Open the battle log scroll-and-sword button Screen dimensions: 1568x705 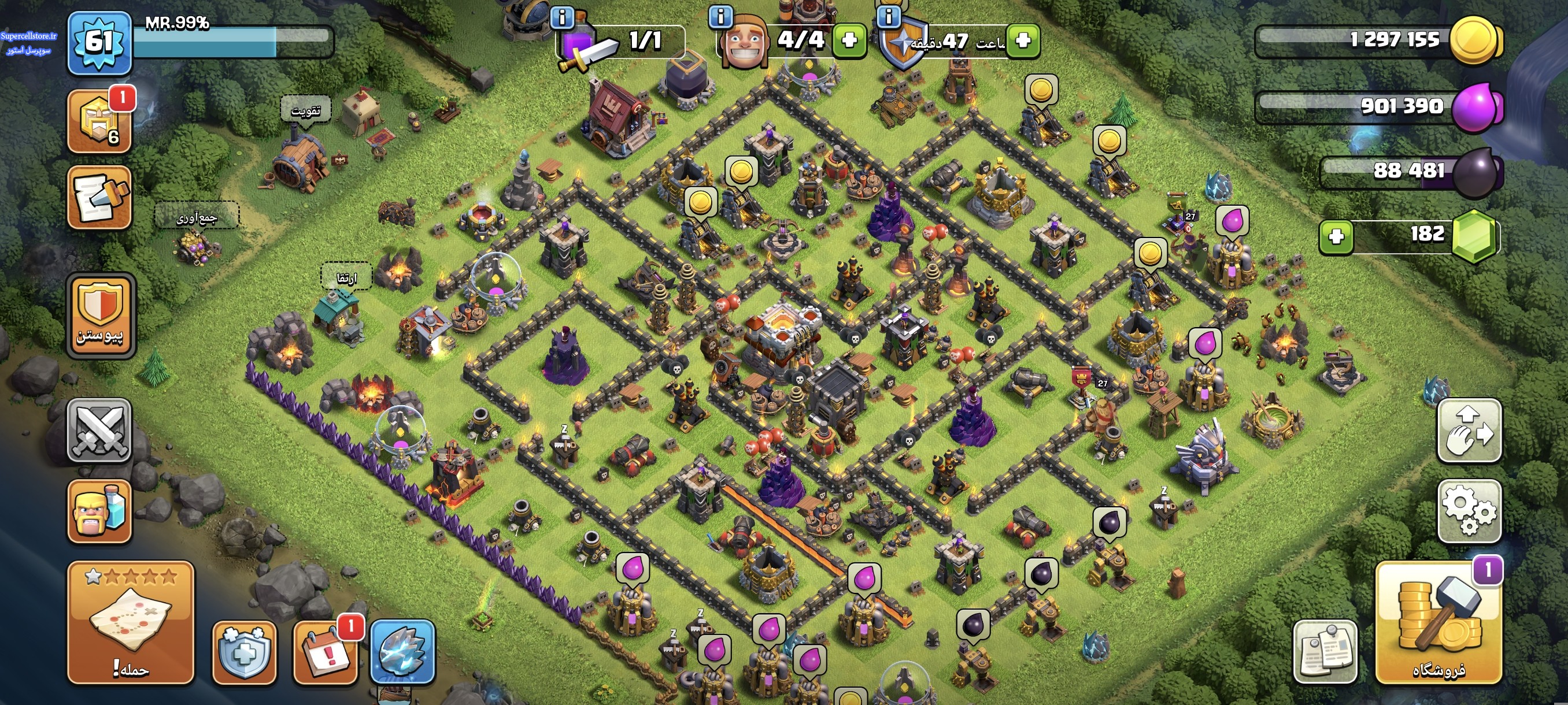coord(99,197)
